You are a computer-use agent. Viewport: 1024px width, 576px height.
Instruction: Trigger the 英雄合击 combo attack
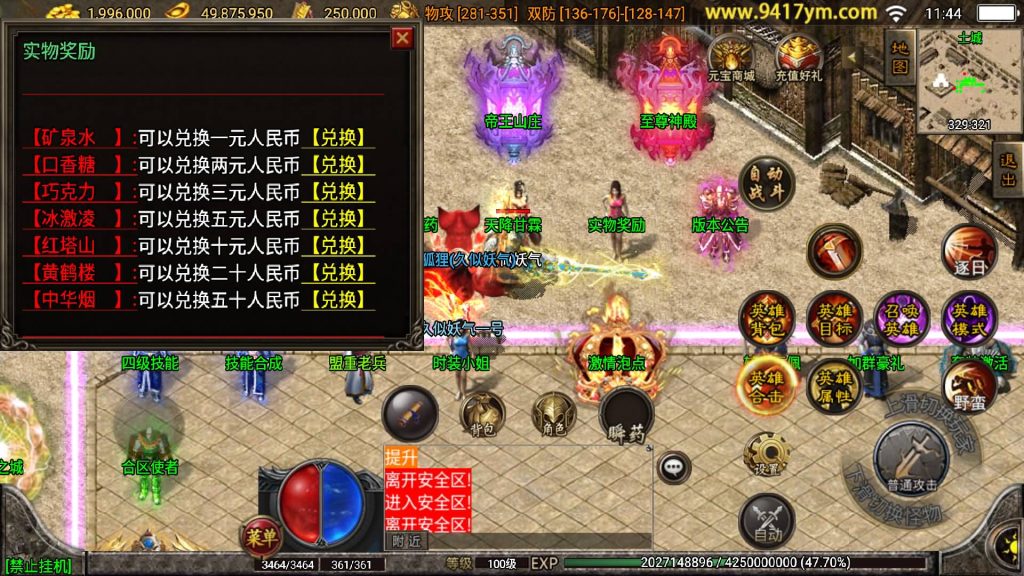click(766, 385)
